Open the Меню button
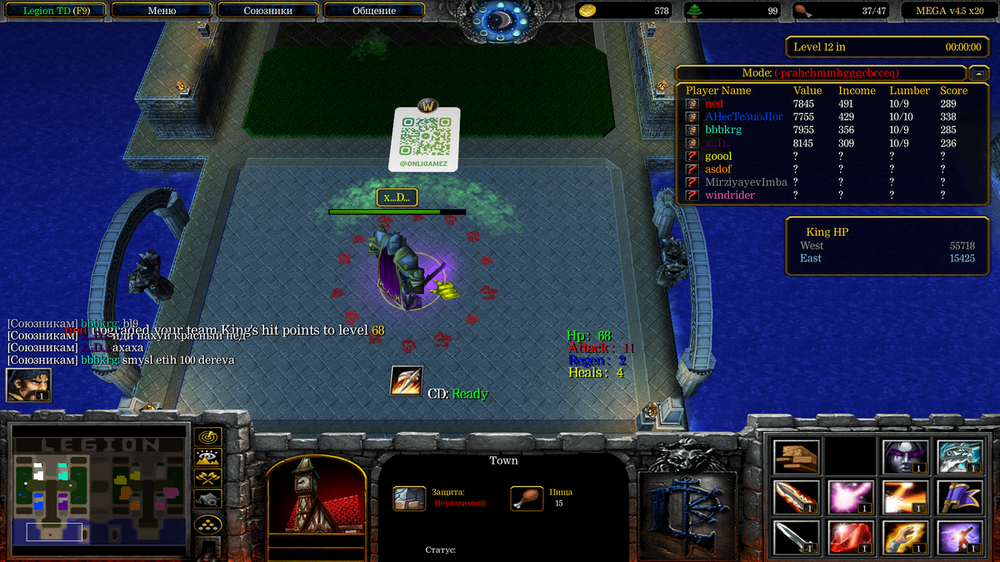The width and height of the screenshot is (1000, 562). 161,11
